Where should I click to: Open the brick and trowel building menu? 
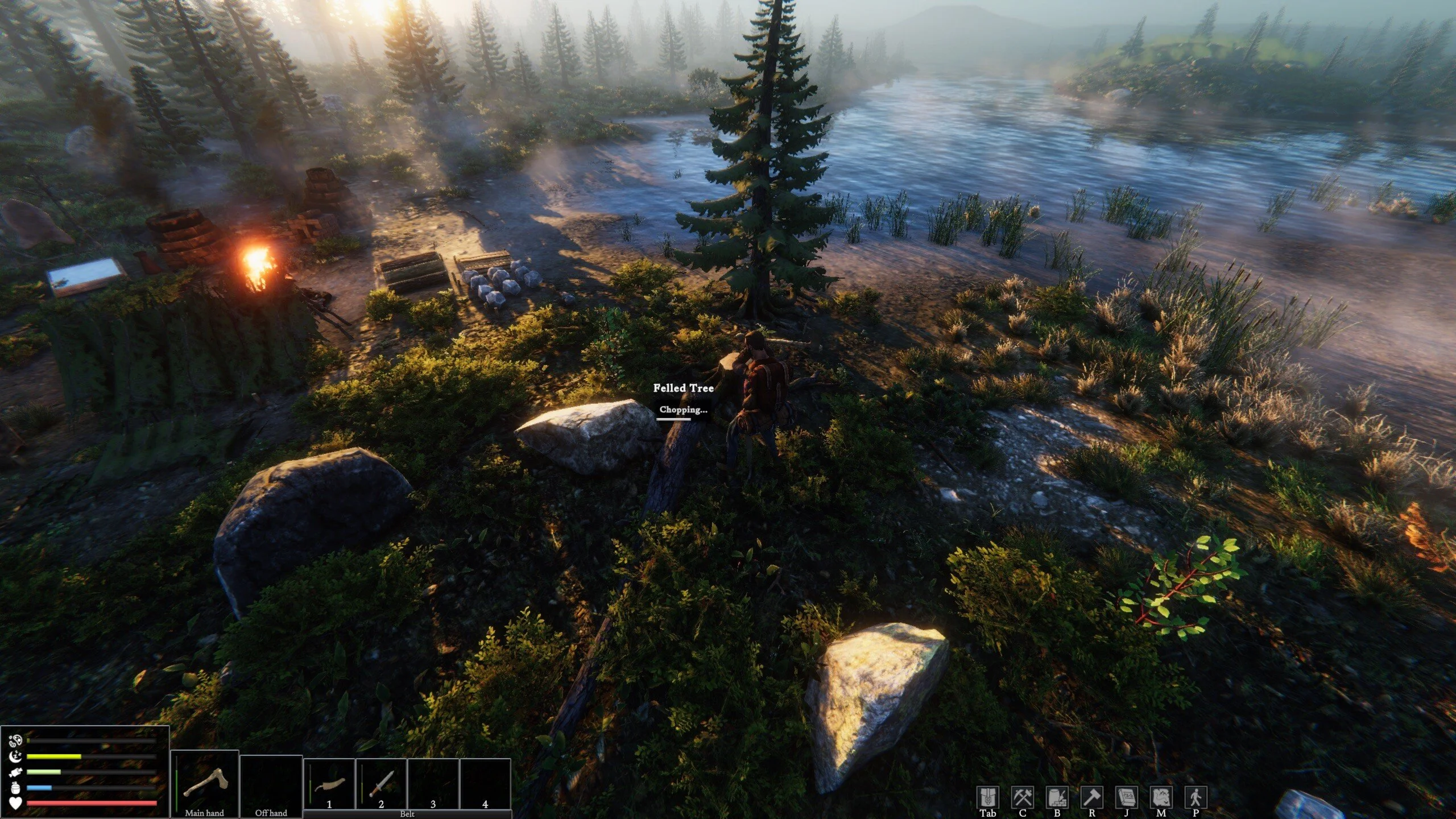pos(1057,797)
